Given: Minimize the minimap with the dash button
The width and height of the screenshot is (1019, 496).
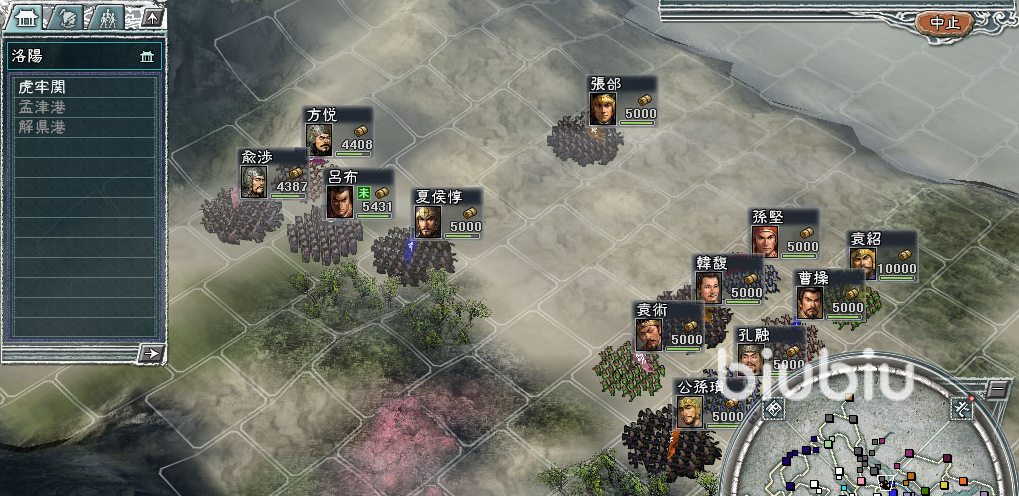Looking at the screenshot, I should click(x=997, y=388).
